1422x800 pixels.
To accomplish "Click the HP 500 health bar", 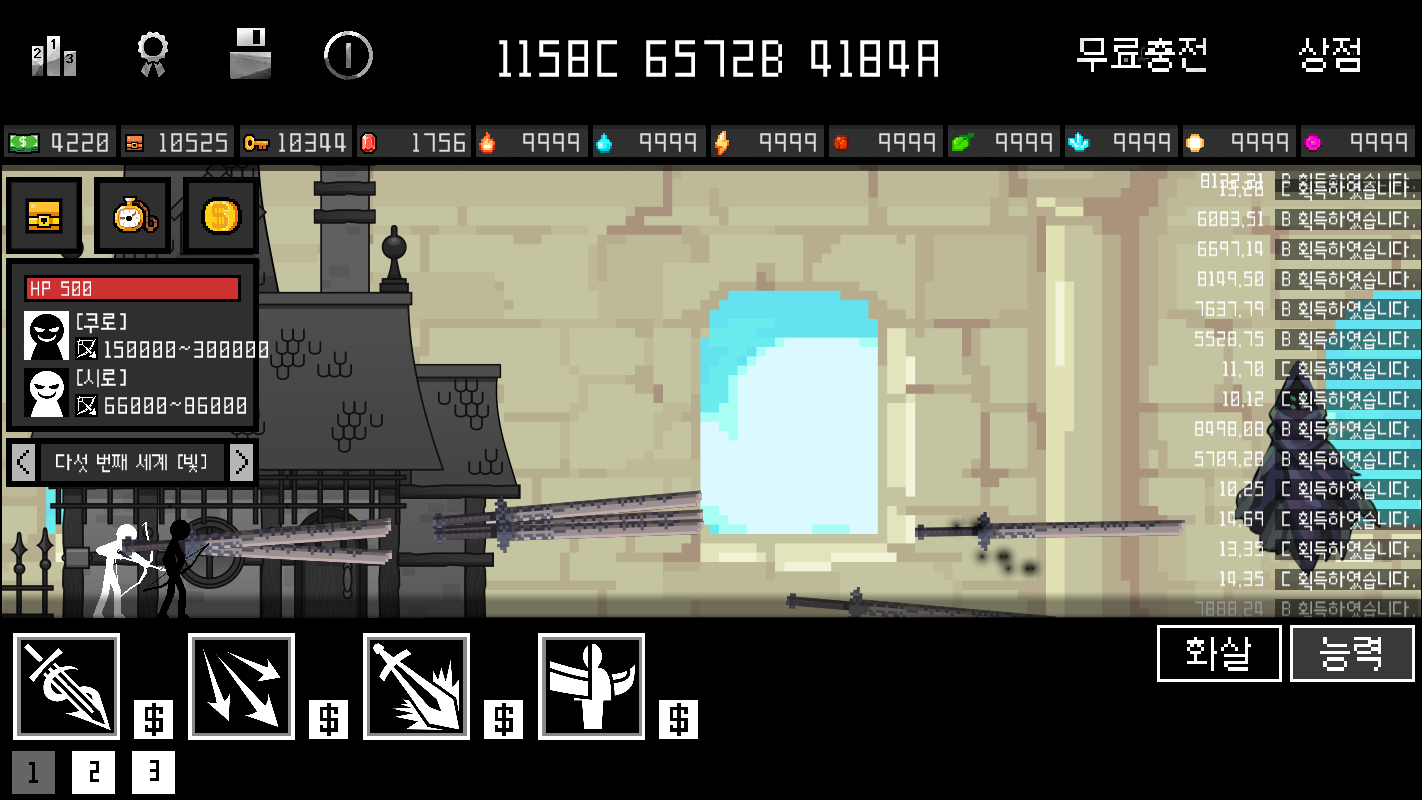I will pyautogui.click(x=132, y=289).
